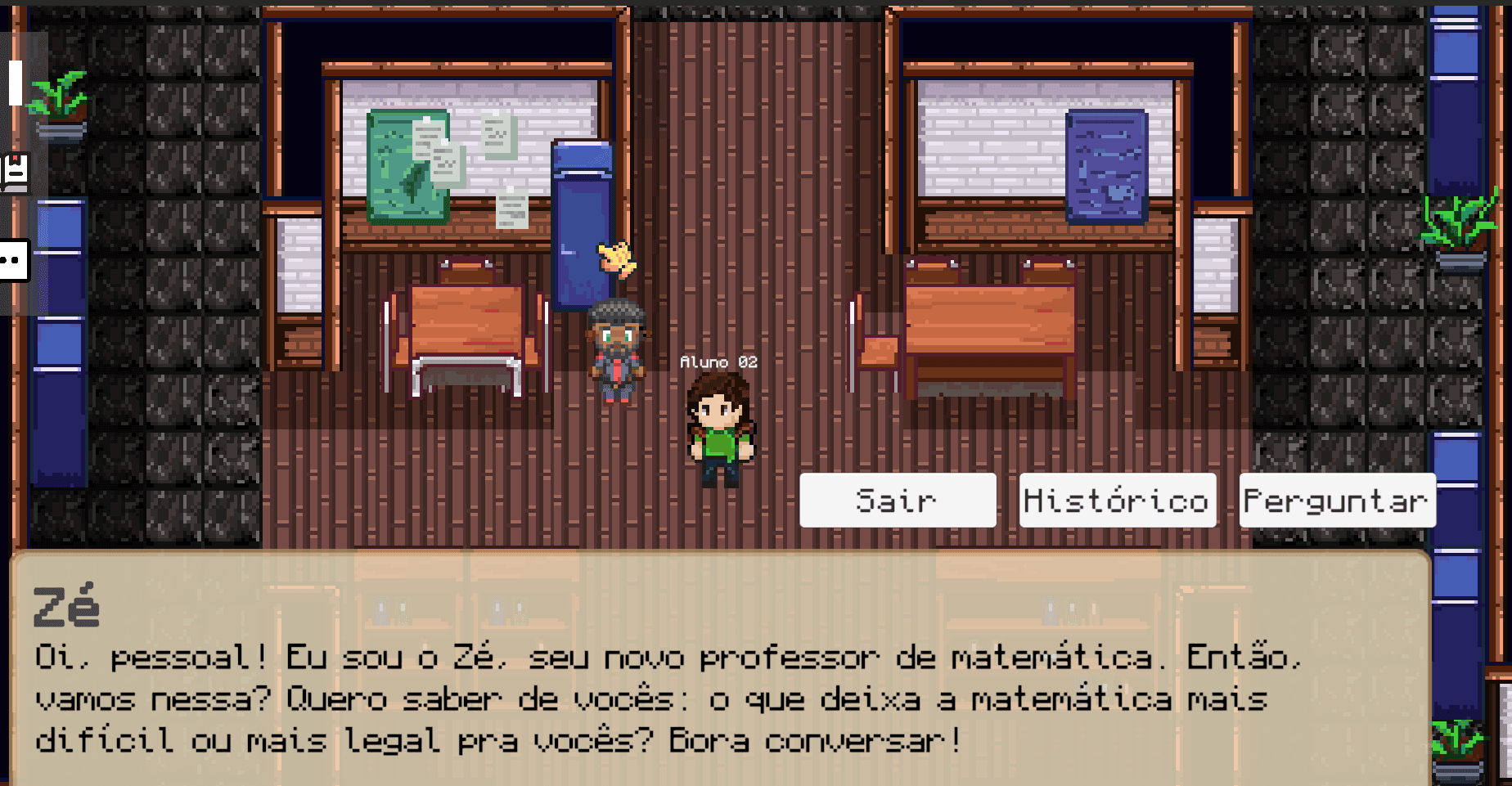Viewport: 1512px width, 786px height.
Task: Click the Sair button
Action: [x=897, y=500]
